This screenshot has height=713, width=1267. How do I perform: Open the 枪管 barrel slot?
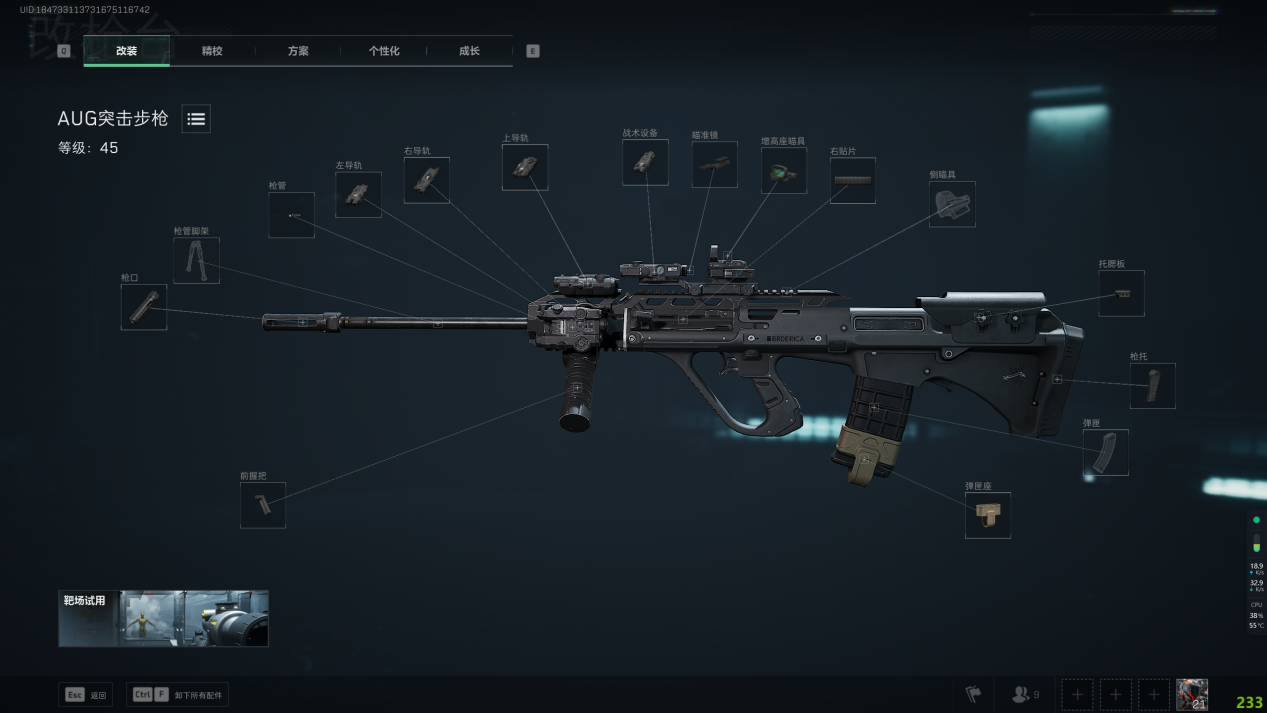click(291, 215)
